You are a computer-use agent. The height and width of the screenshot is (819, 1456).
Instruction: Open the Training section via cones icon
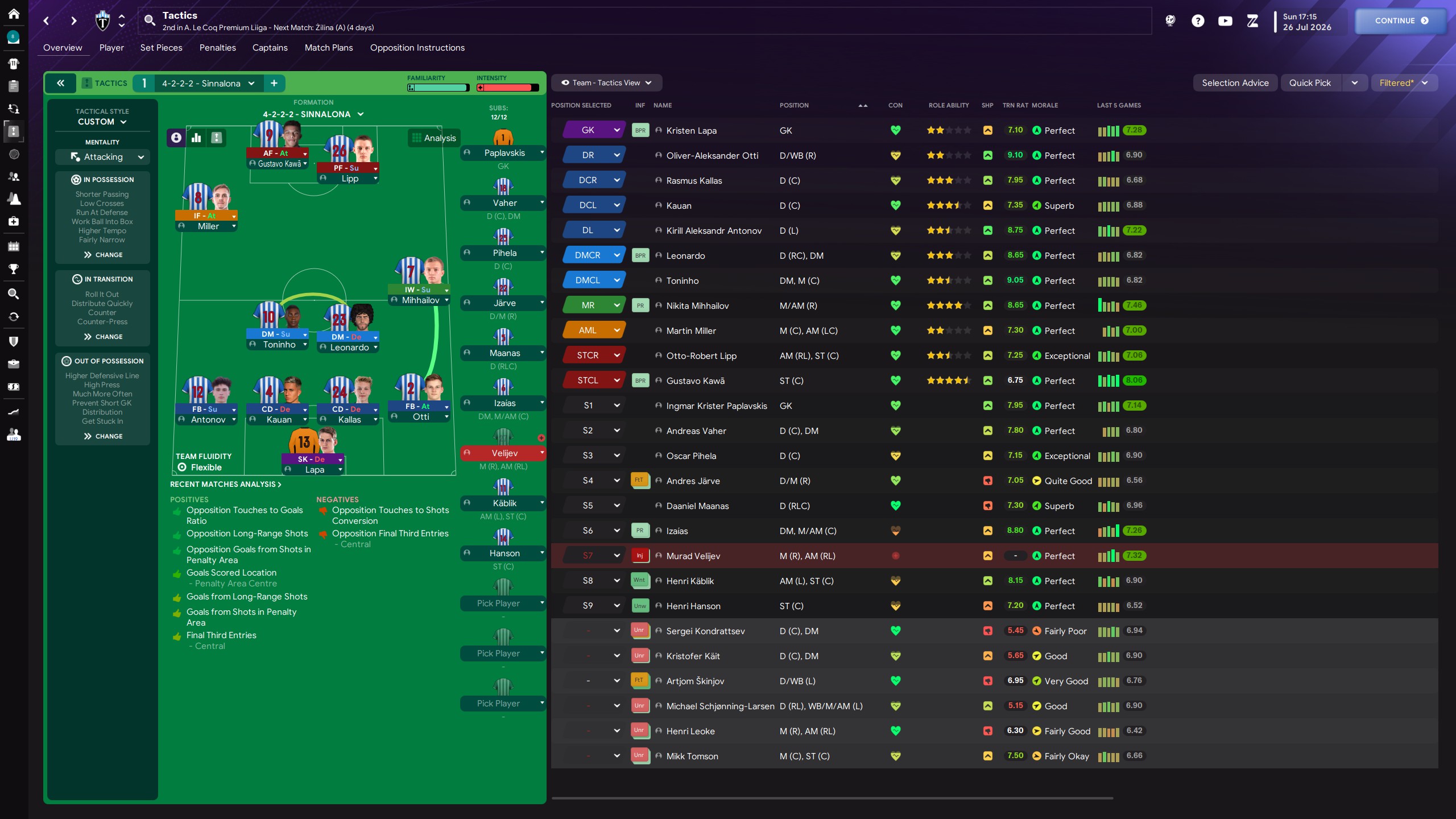(14, 198)
